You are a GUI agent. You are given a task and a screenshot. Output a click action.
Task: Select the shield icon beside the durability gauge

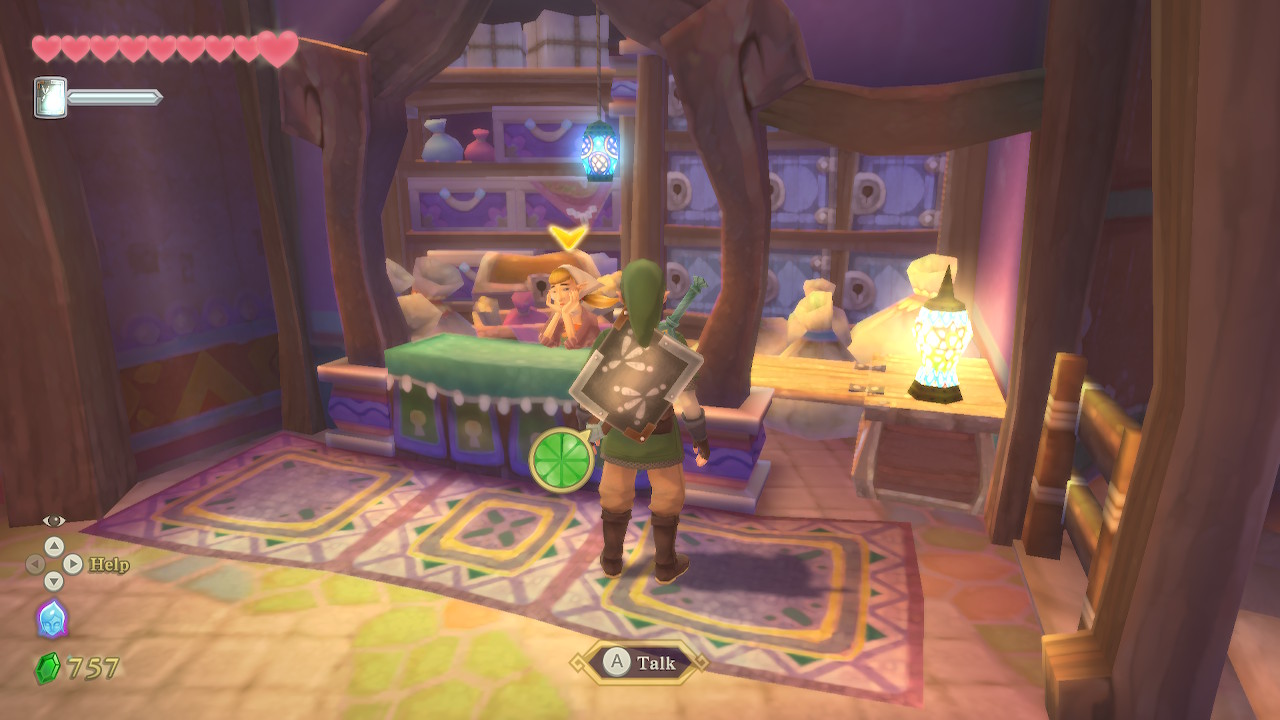tap(50, 97)
